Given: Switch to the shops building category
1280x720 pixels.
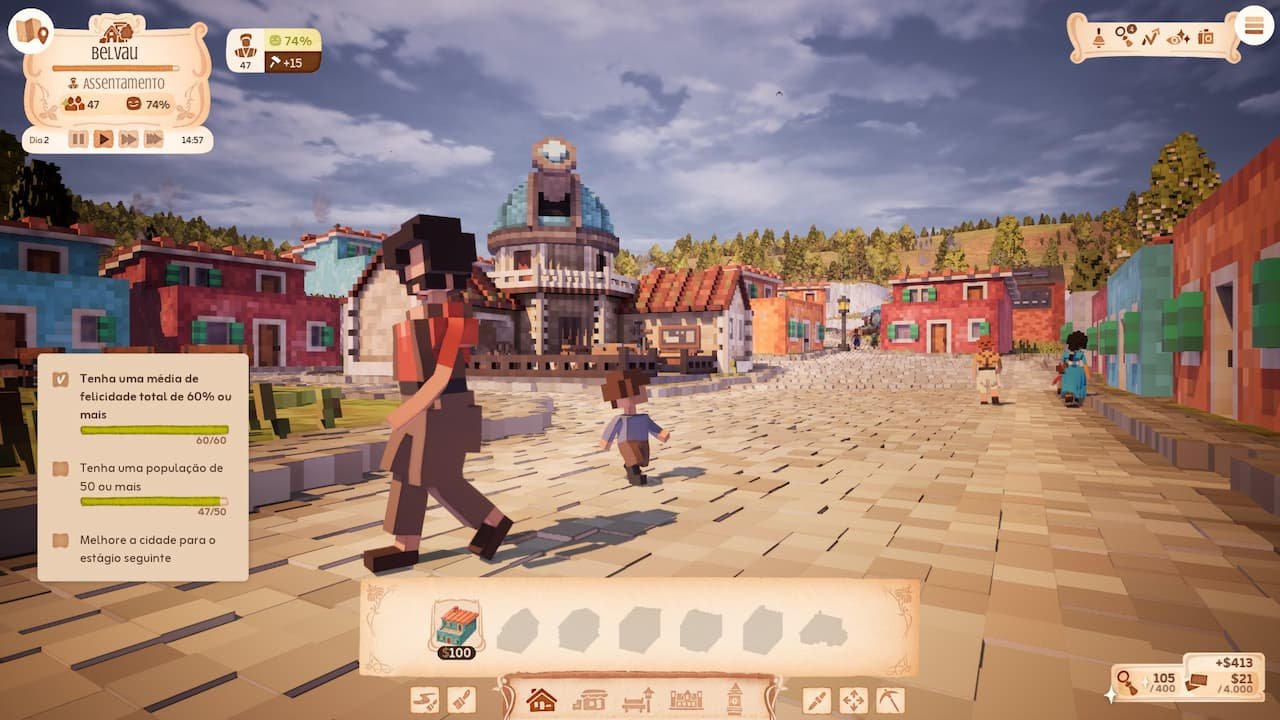Looking at the screenshot, I should click(590, 699).
